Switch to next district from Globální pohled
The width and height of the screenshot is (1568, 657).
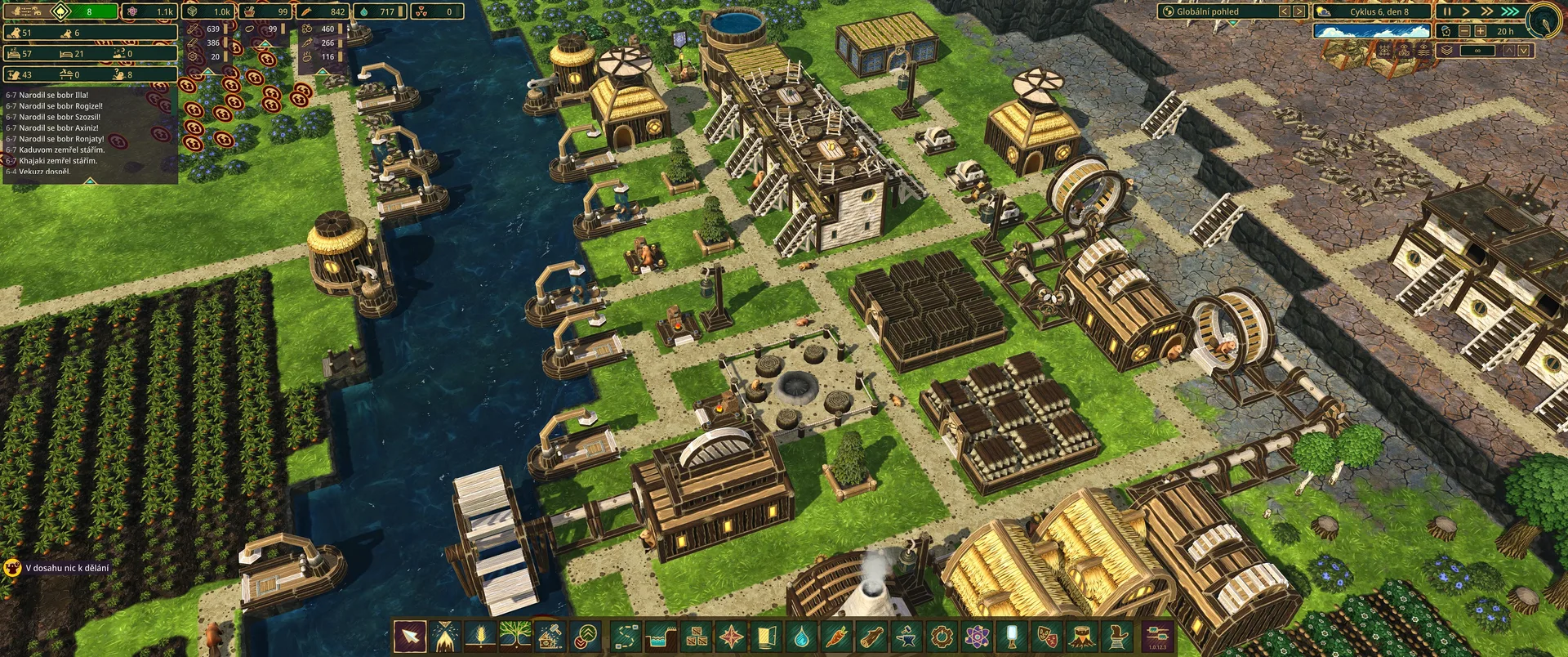pyautogui.click(x=1299, y=11)
